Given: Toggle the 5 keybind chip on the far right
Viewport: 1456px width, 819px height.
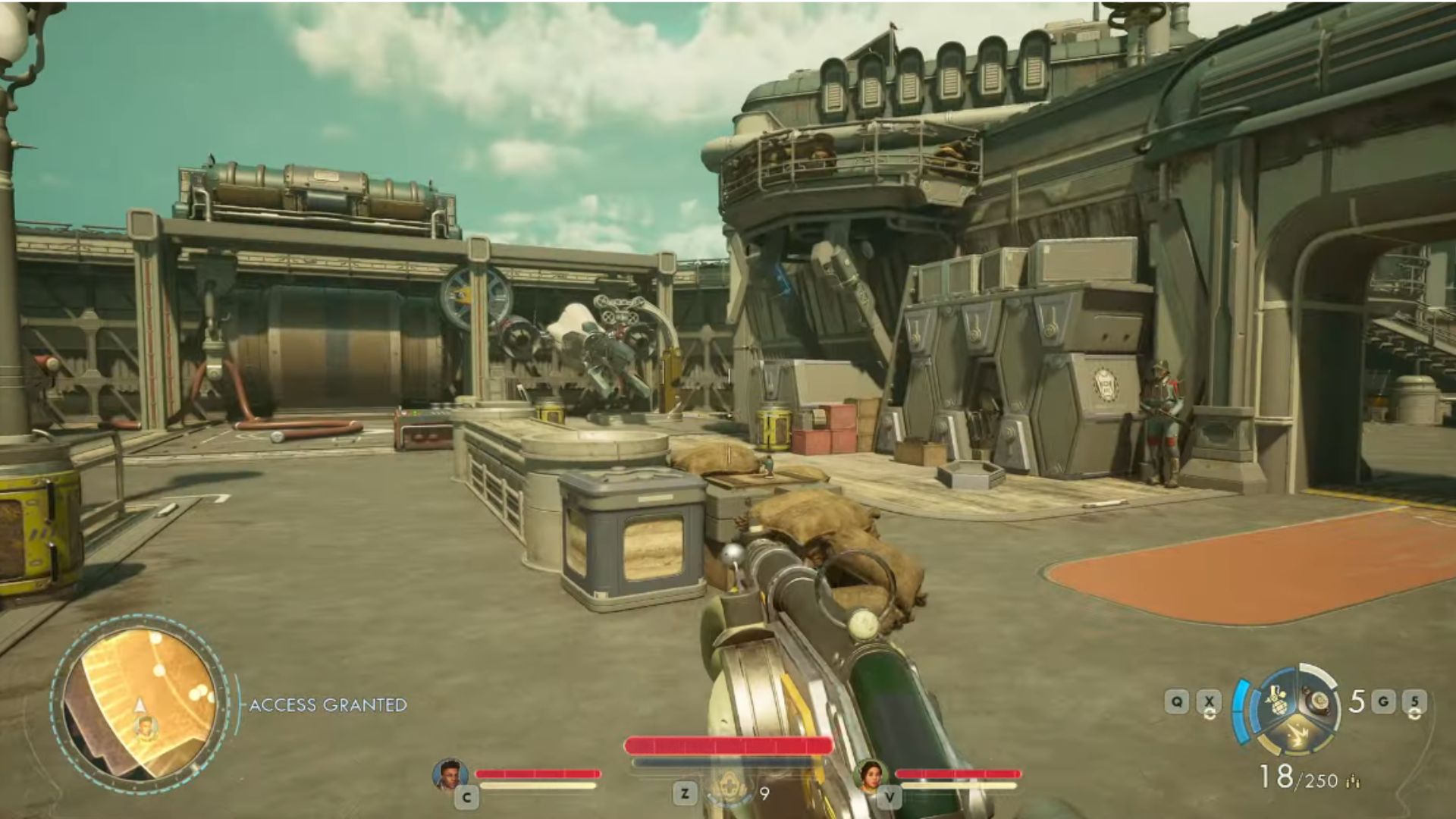Looking at the screenshot, I should pyautogui.click(x=1415, y=701).
